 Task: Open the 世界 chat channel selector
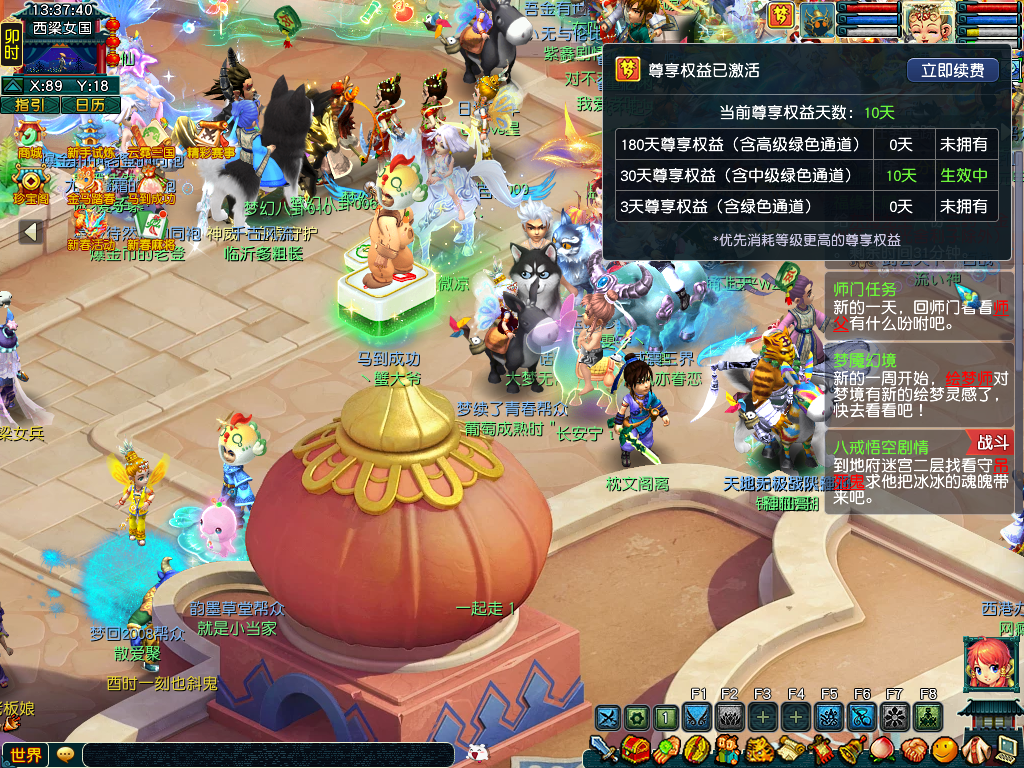tap(26, 755)
